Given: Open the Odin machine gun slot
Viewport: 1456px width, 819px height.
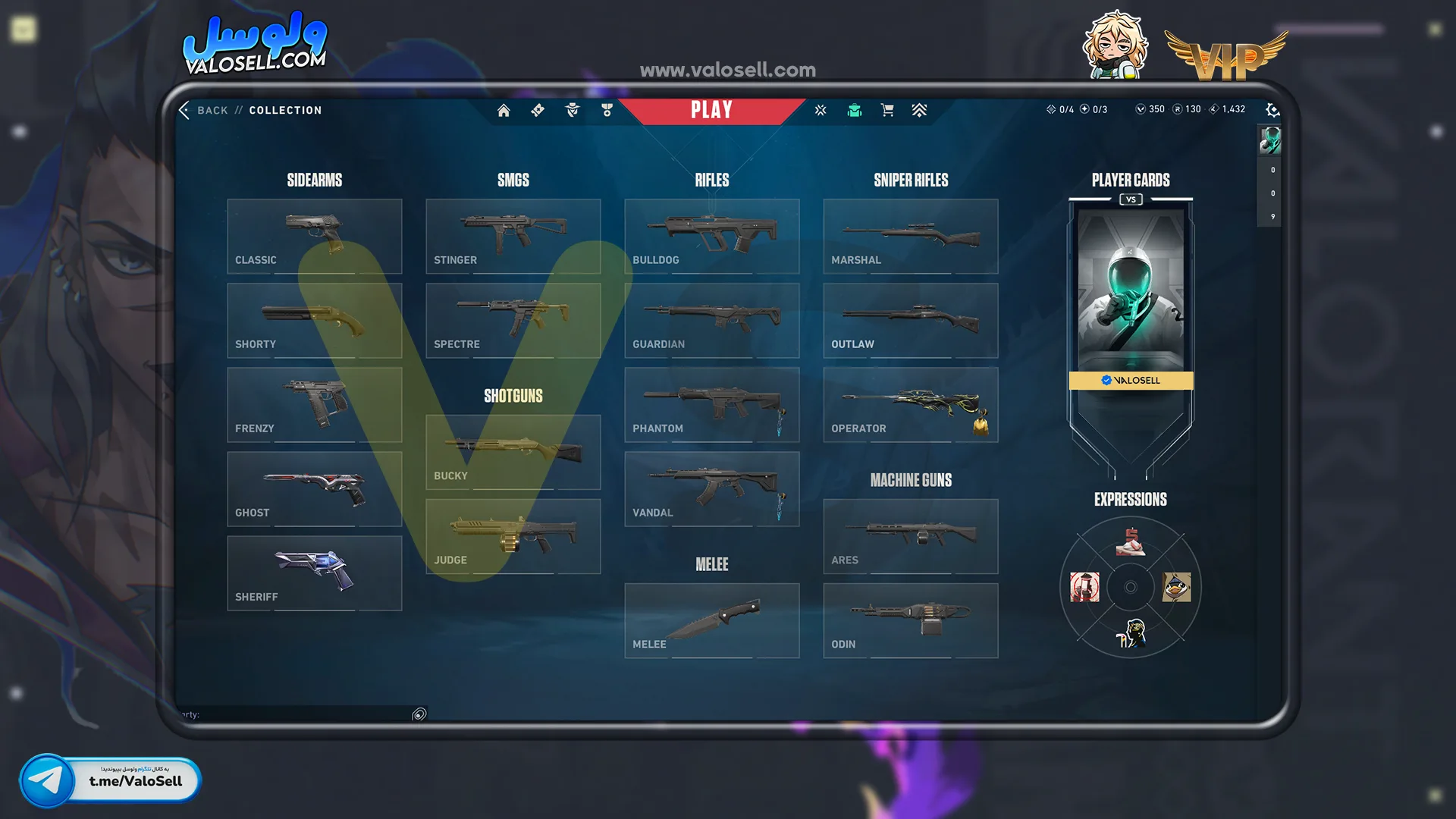Looking at the screenshot, I should click(x=910, y=620).
